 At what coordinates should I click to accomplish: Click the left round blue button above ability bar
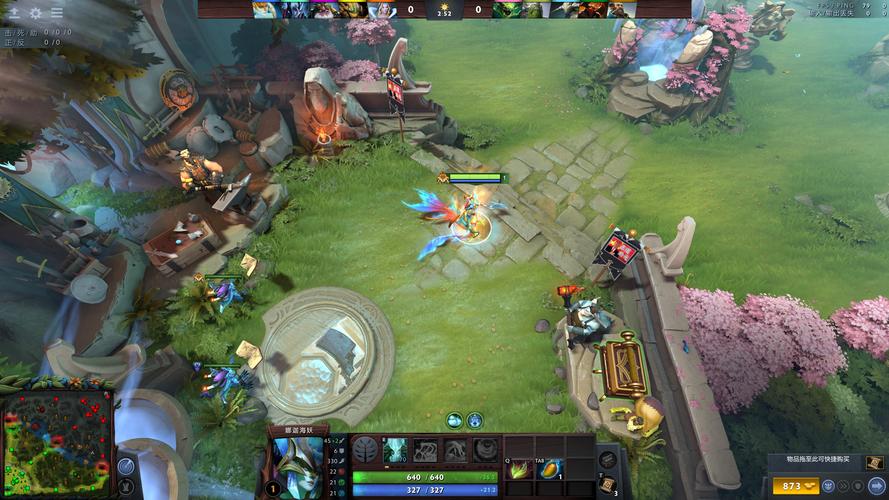click(x=455, y=420)
